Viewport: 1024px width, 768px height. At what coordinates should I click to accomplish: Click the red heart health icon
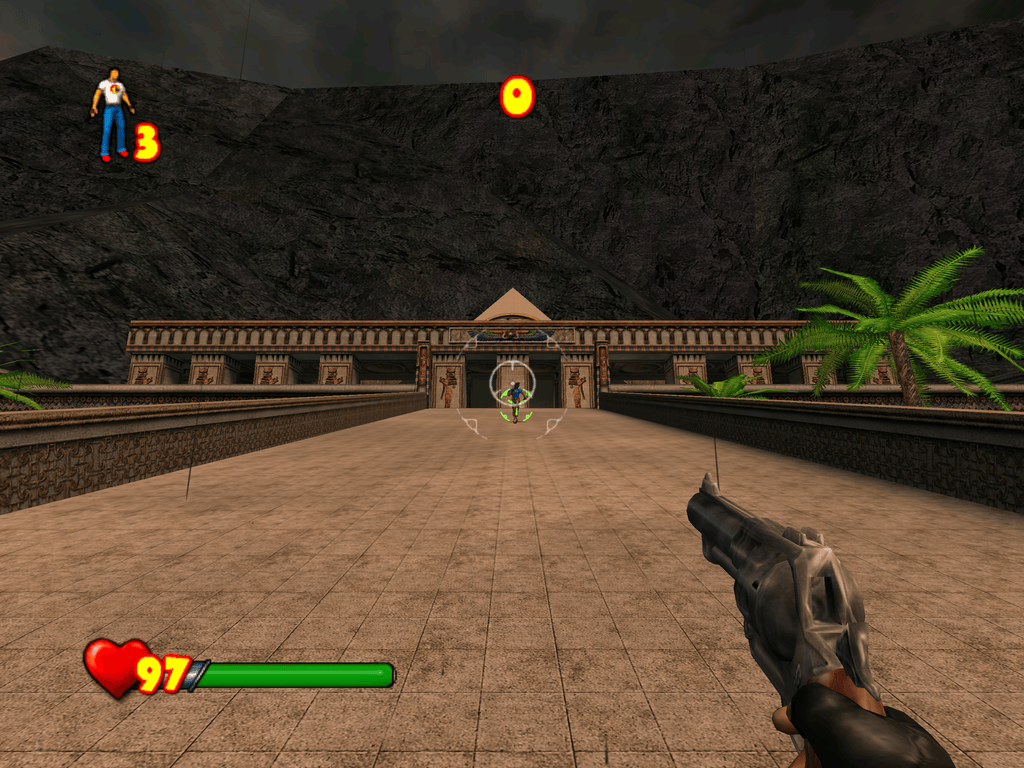pyautogui.click(x=114, y=666)
